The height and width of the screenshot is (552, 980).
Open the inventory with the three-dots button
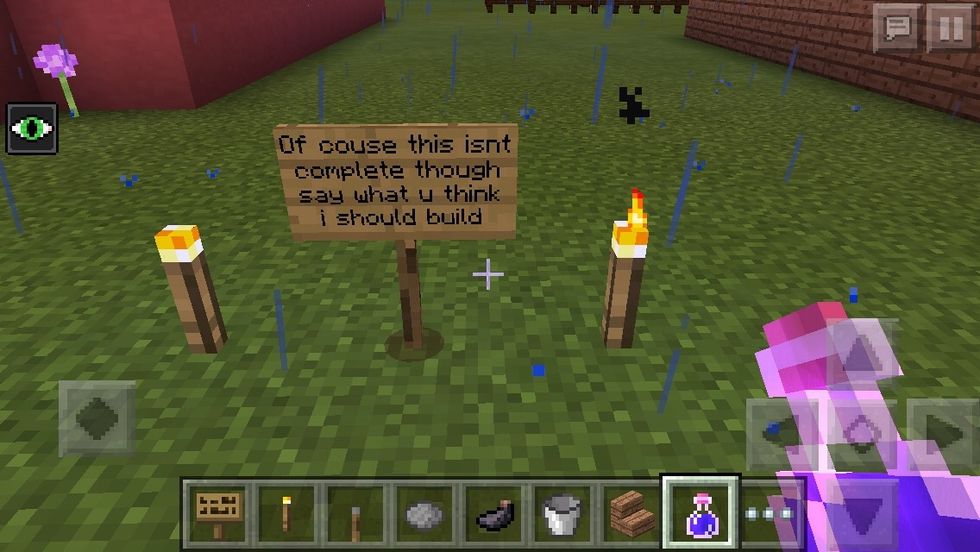pyautogui.click(x=769, y=513)
